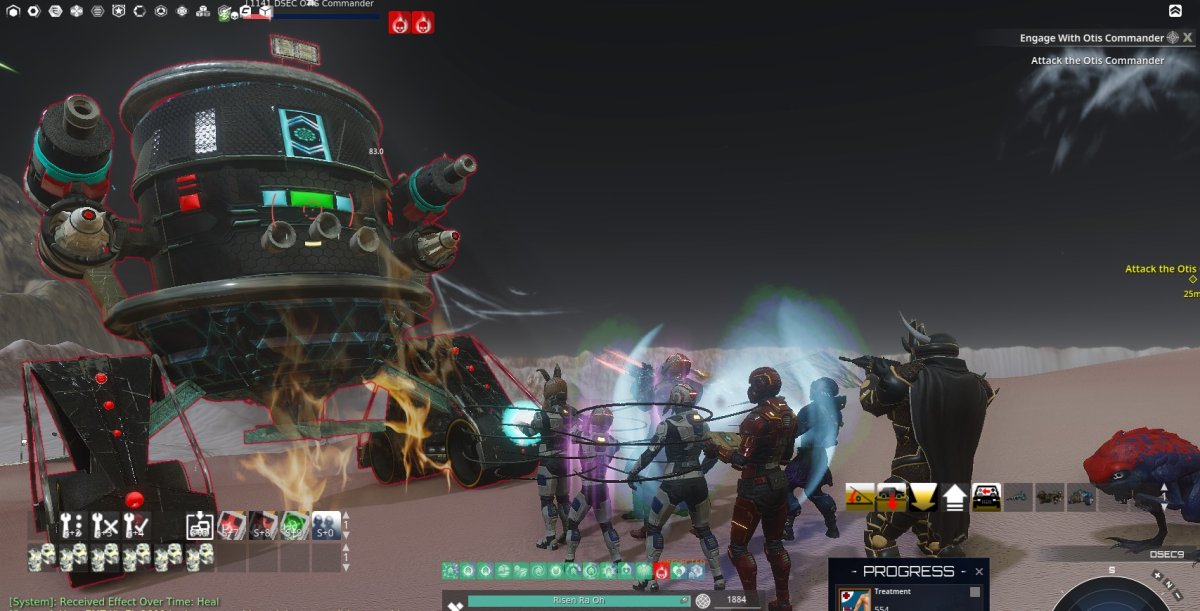Viewport: 1200px width, 611px height.
Task: Click the system chat message log
Action: (115, 602)
